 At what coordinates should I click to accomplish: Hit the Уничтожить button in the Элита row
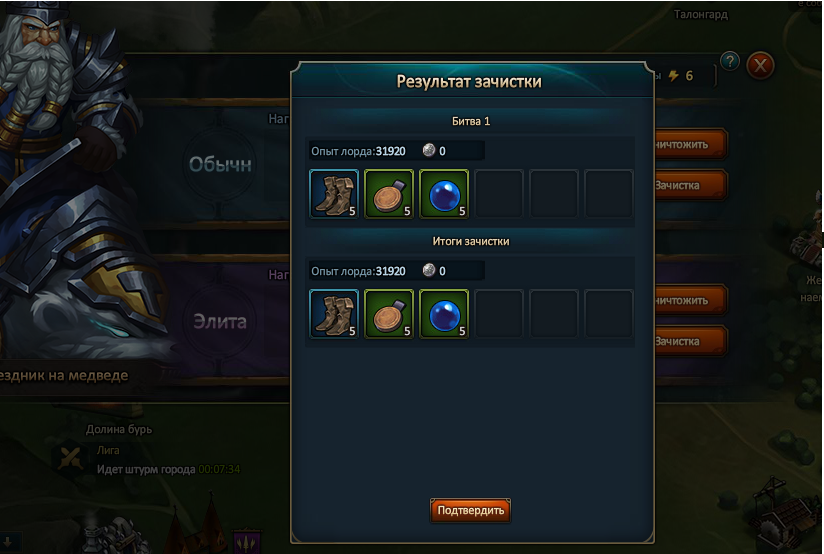click(689, 300)
